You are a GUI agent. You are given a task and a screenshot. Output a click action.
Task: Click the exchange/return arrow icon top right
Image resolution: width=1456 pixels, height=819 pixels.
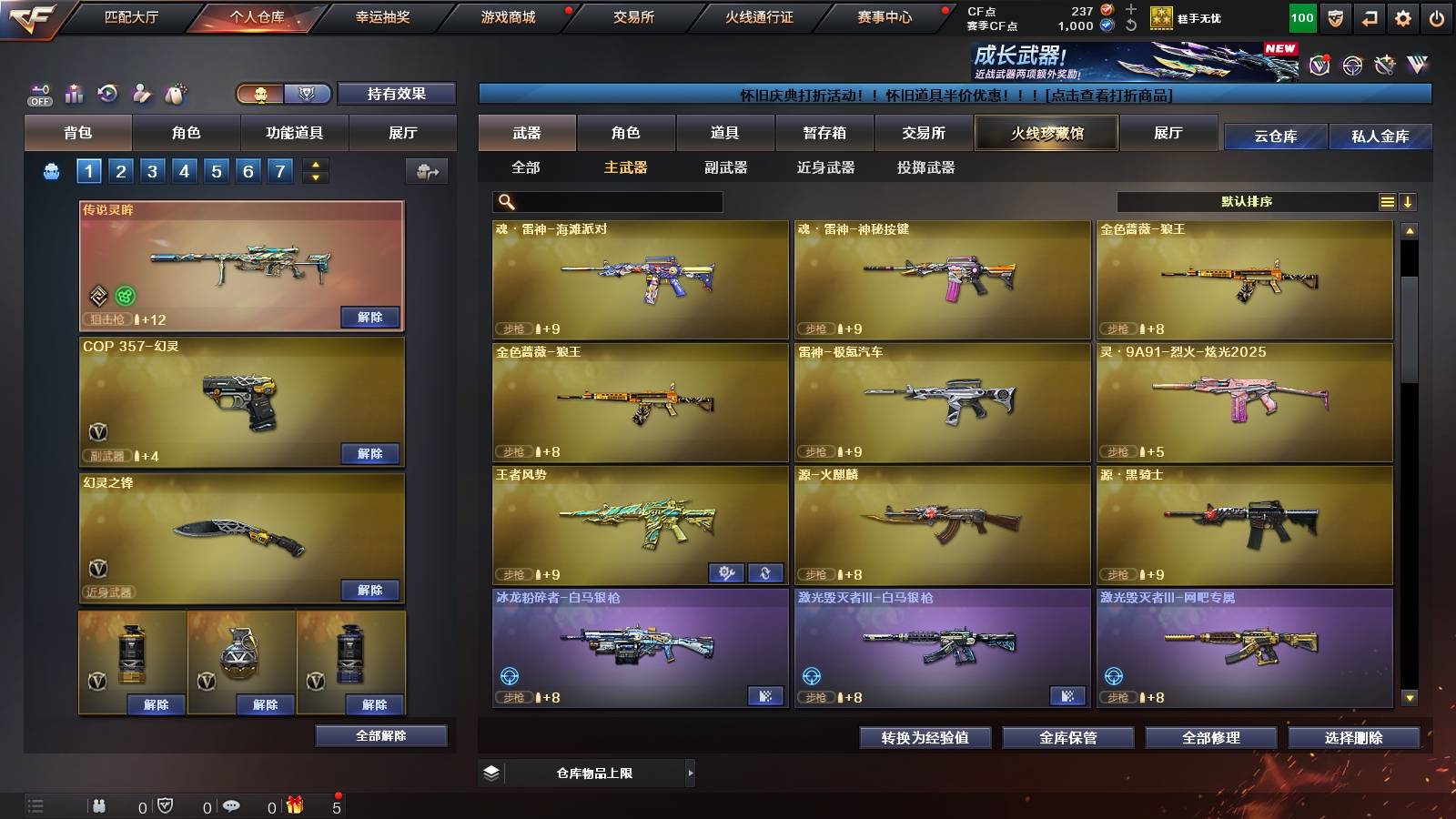tap(1369, 16)
